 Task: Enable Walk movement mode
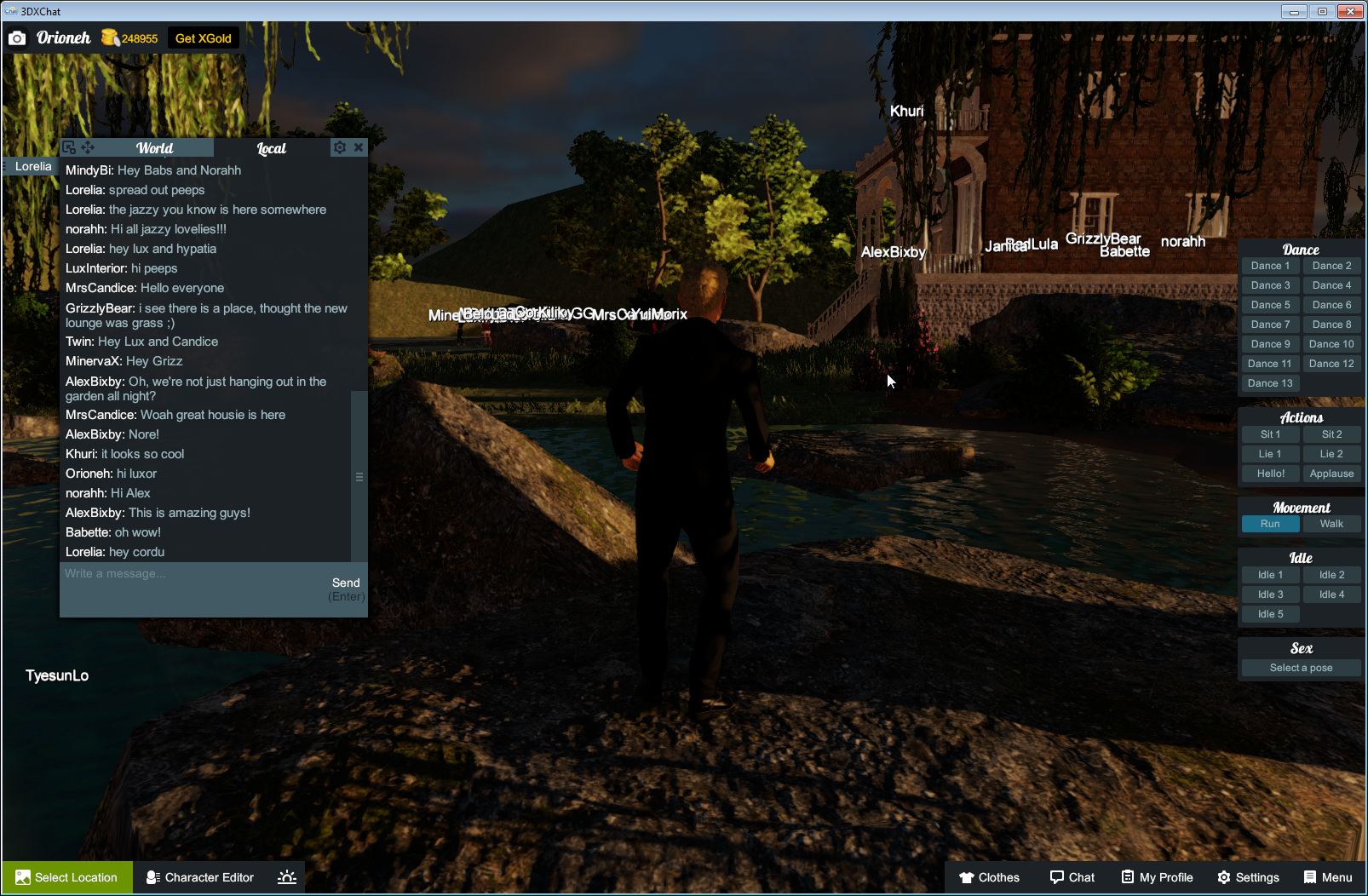point(1331,523)
